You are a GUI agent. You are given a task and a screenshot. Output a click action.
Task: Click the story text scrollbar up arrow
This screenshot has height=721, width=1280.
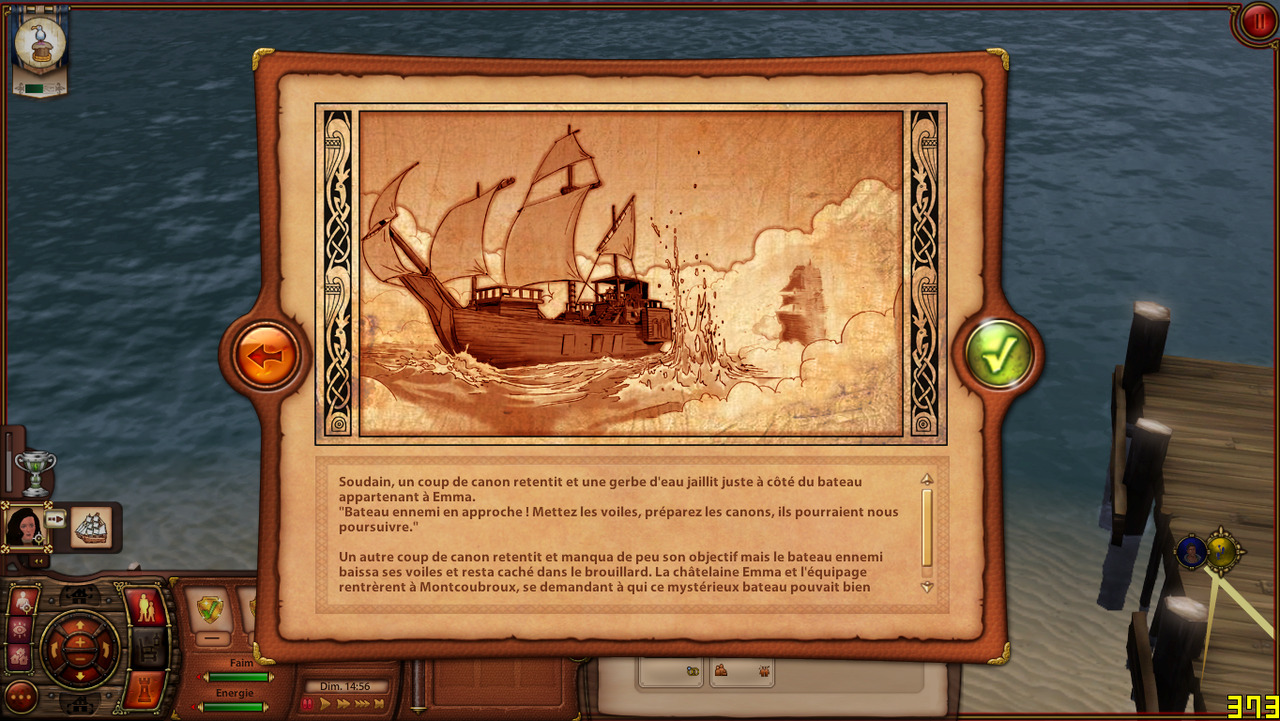click(927, 479)
